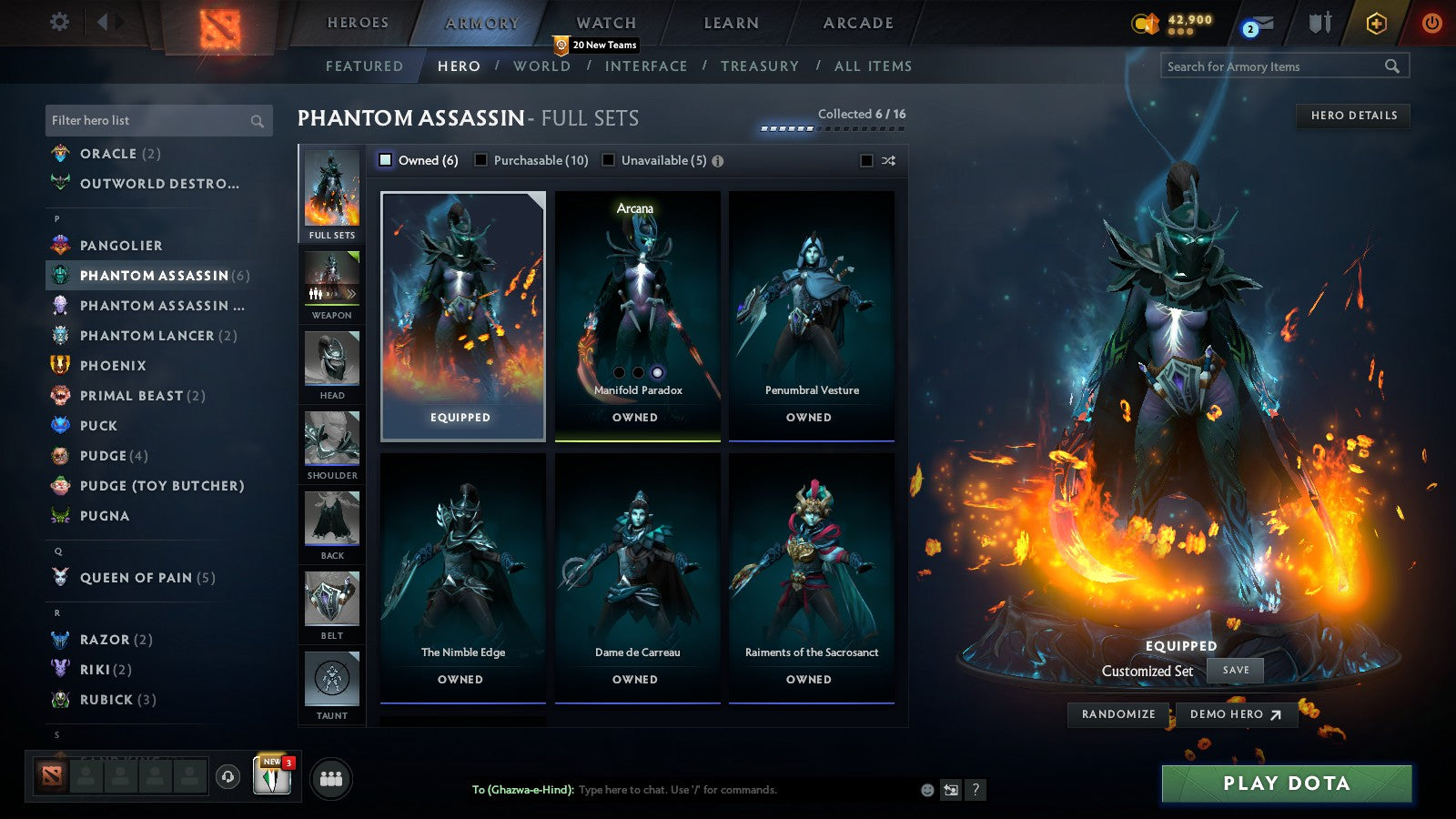The width and height of the screenshot is (1456, 819).
Task: Enable the Unavailable (5) filter
Action: click(607, 159)
